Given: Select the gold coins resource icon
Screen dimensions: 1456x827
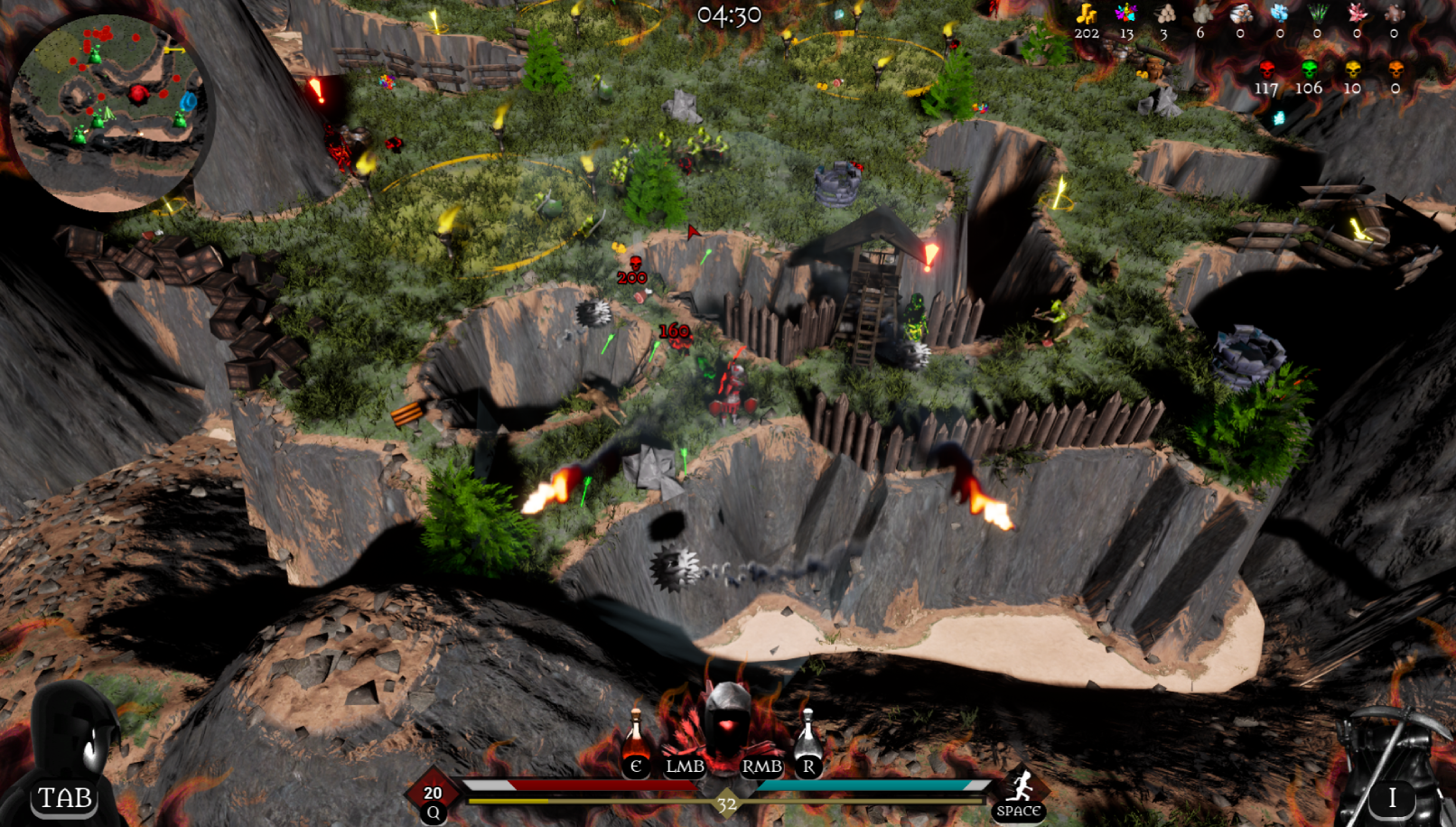Looking at the screenshot, I should pos(1087,14).
